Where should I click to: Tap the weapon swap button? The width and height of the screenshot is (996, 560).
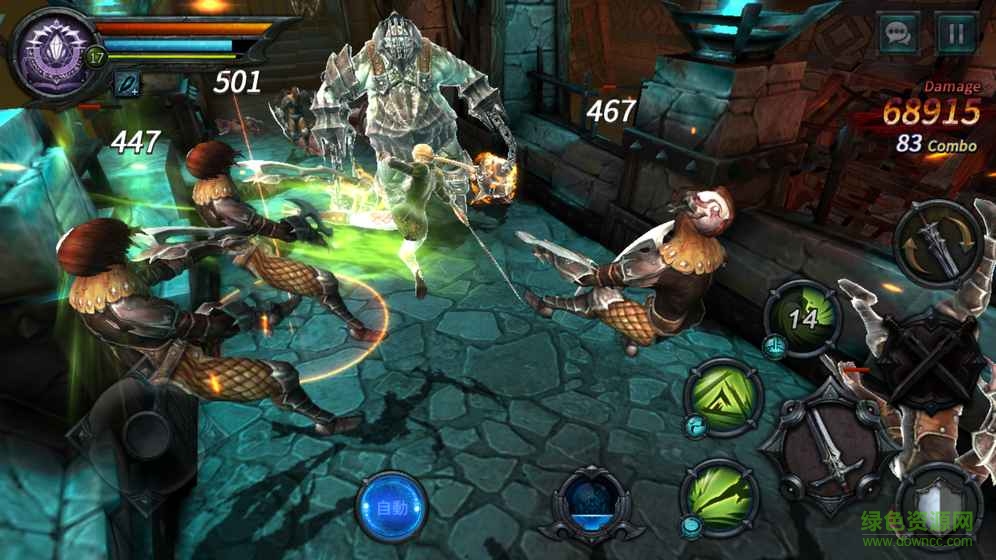[x=938, y=244]
